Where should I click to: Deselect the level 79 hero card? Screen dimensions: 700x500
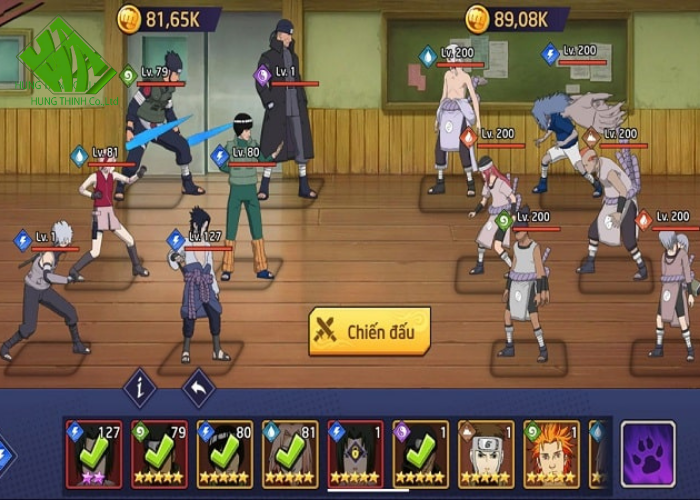coord(159,453)
